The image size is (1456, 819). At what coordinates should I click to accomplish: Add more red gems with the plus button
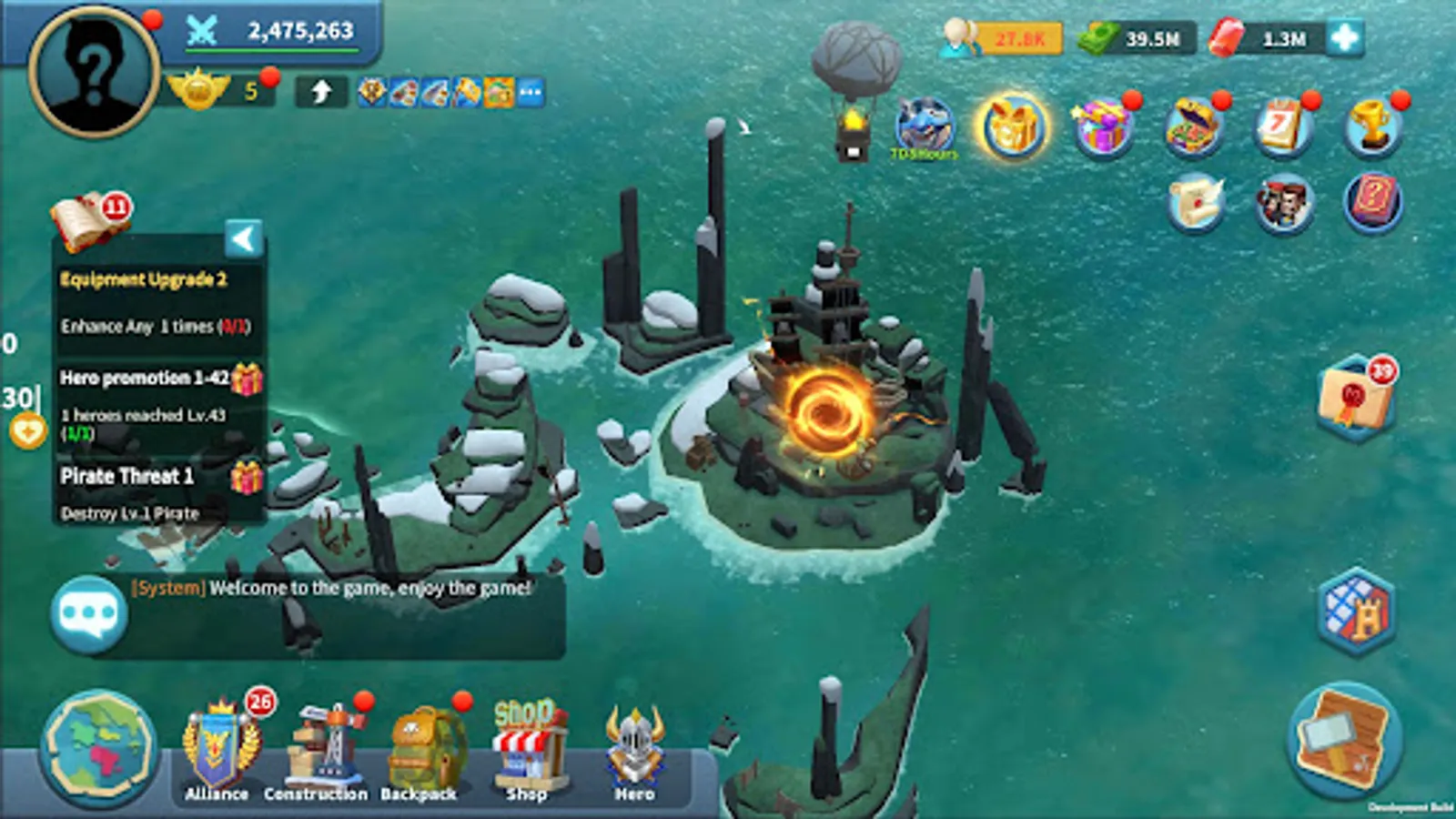pyautogui.click(x=1345, y=38)
